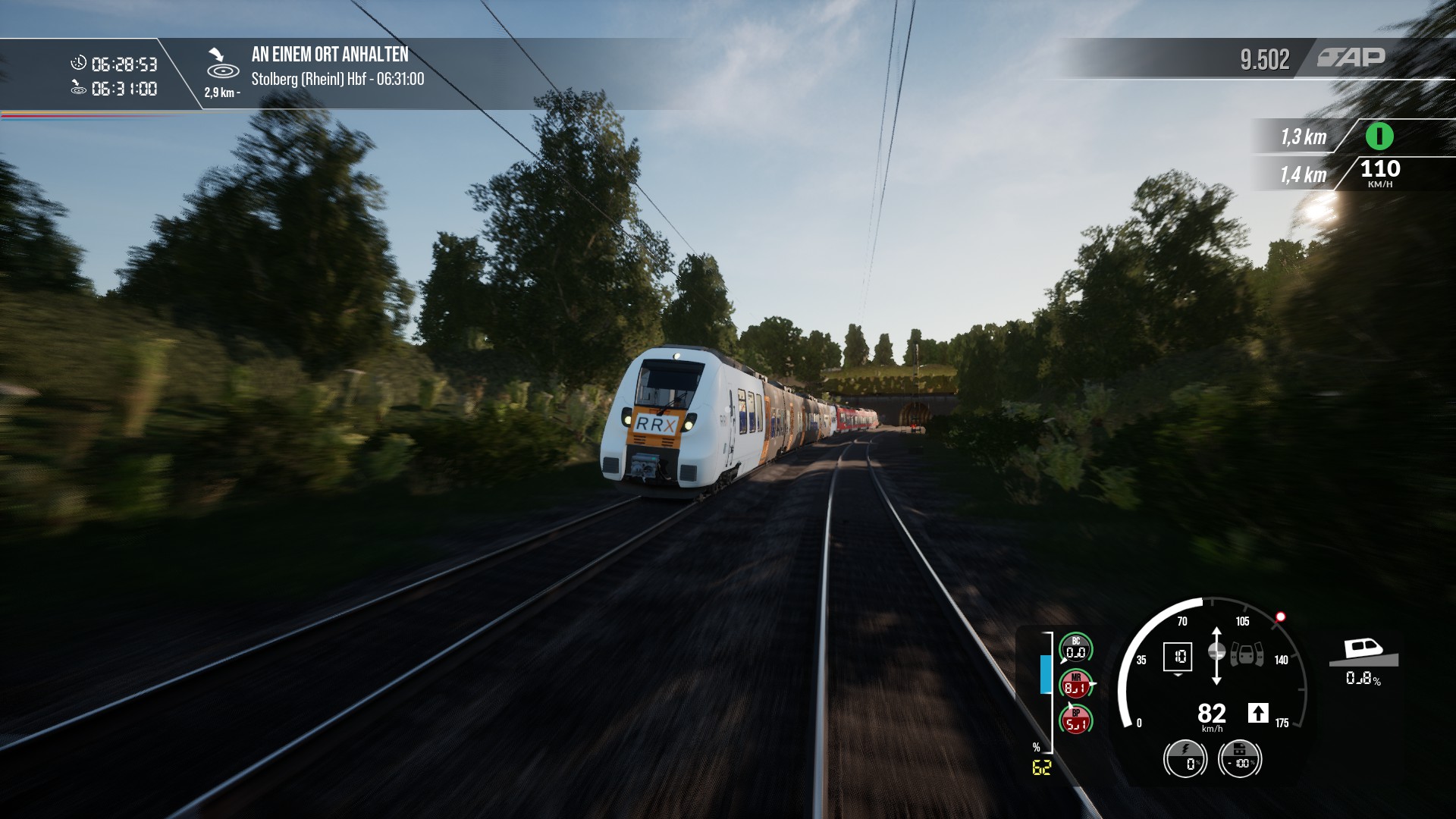Screen dimensions: 1456x819
Task: Select the Stolberg (Rheinl) Hbf objective entry
Action: [x=337, y=79]
